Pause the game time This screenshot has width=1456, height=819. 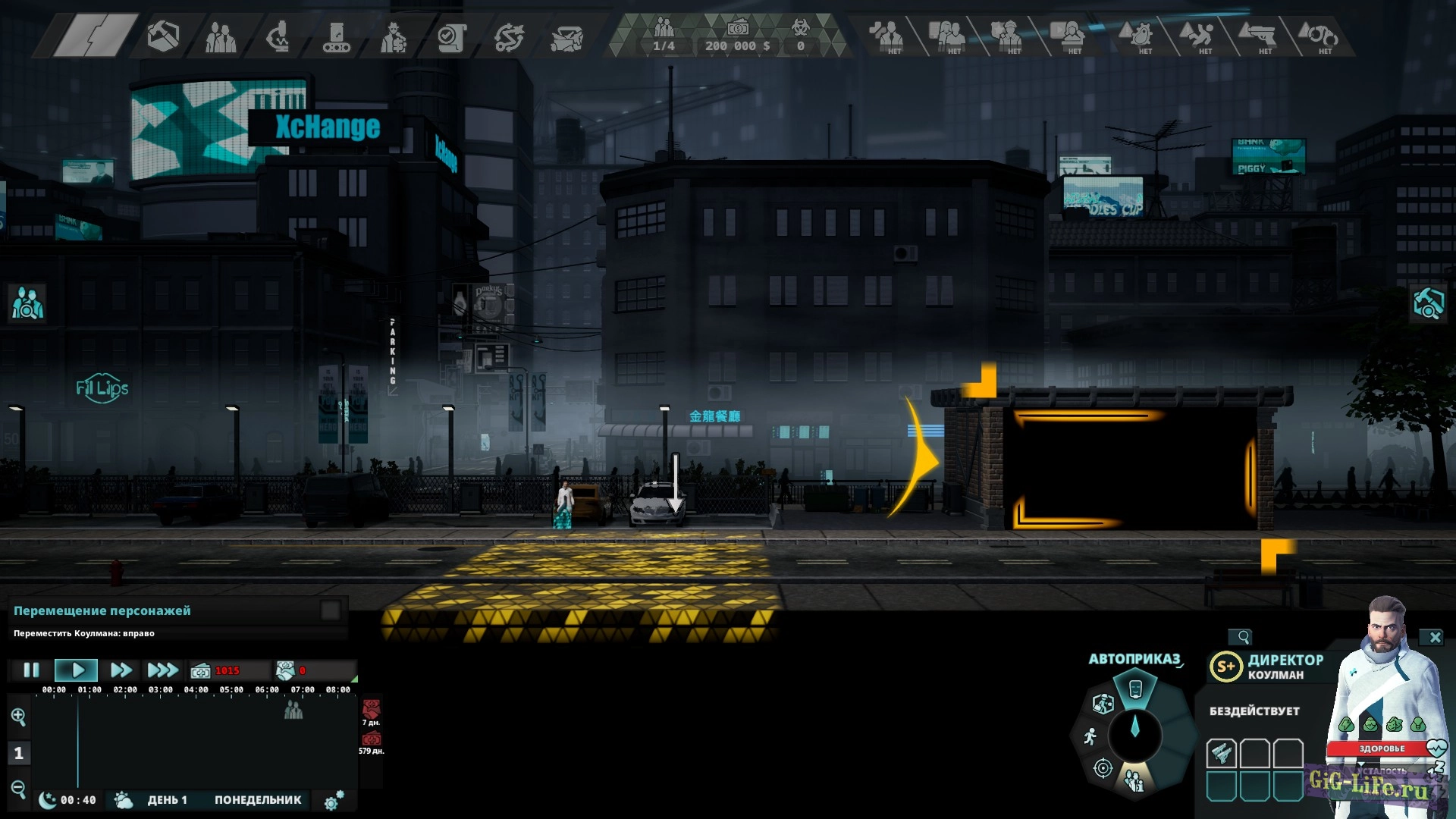[31, 670]
